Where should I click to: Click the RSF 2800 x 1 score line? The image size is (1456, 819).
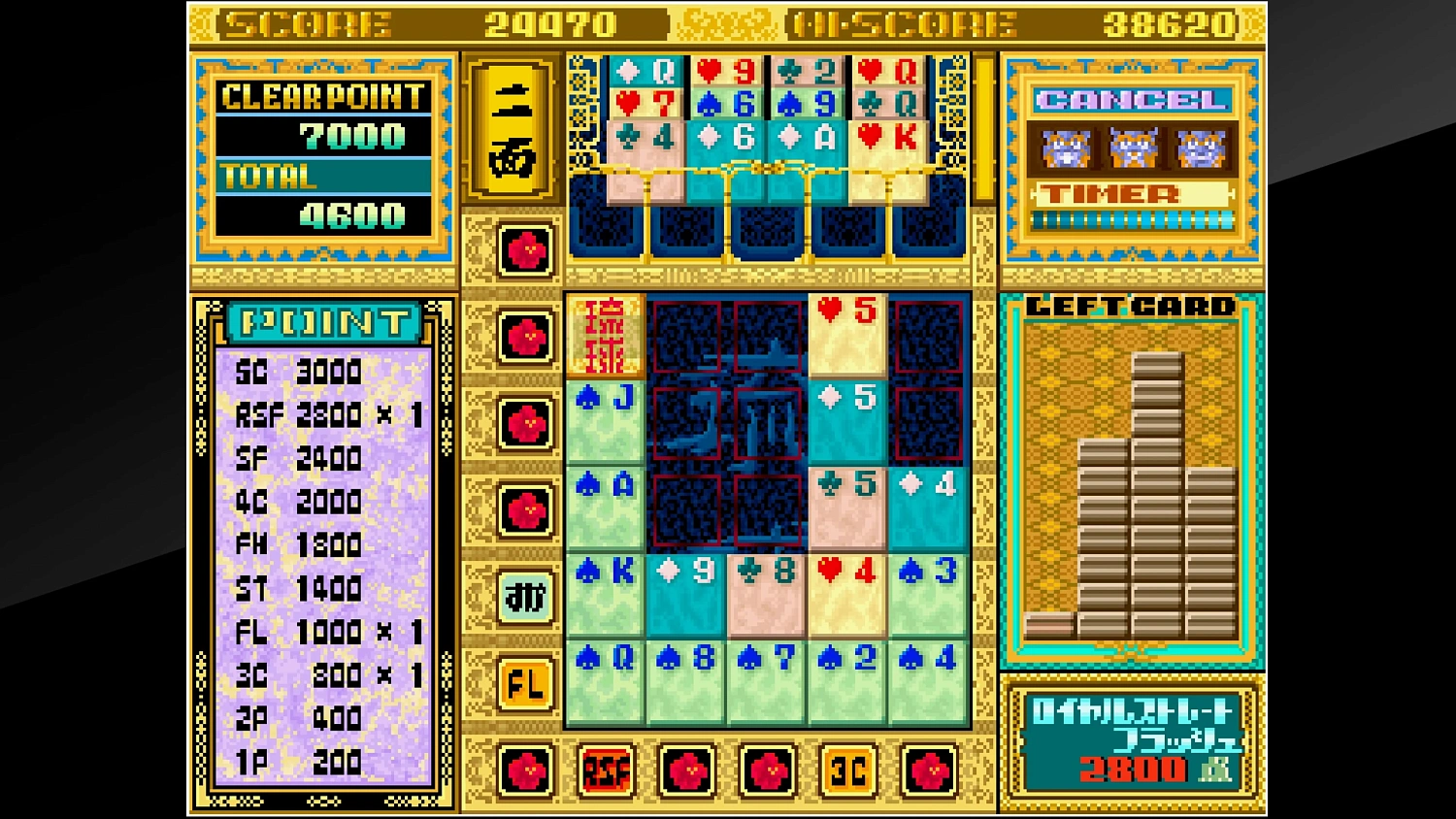tap(320, 413)
